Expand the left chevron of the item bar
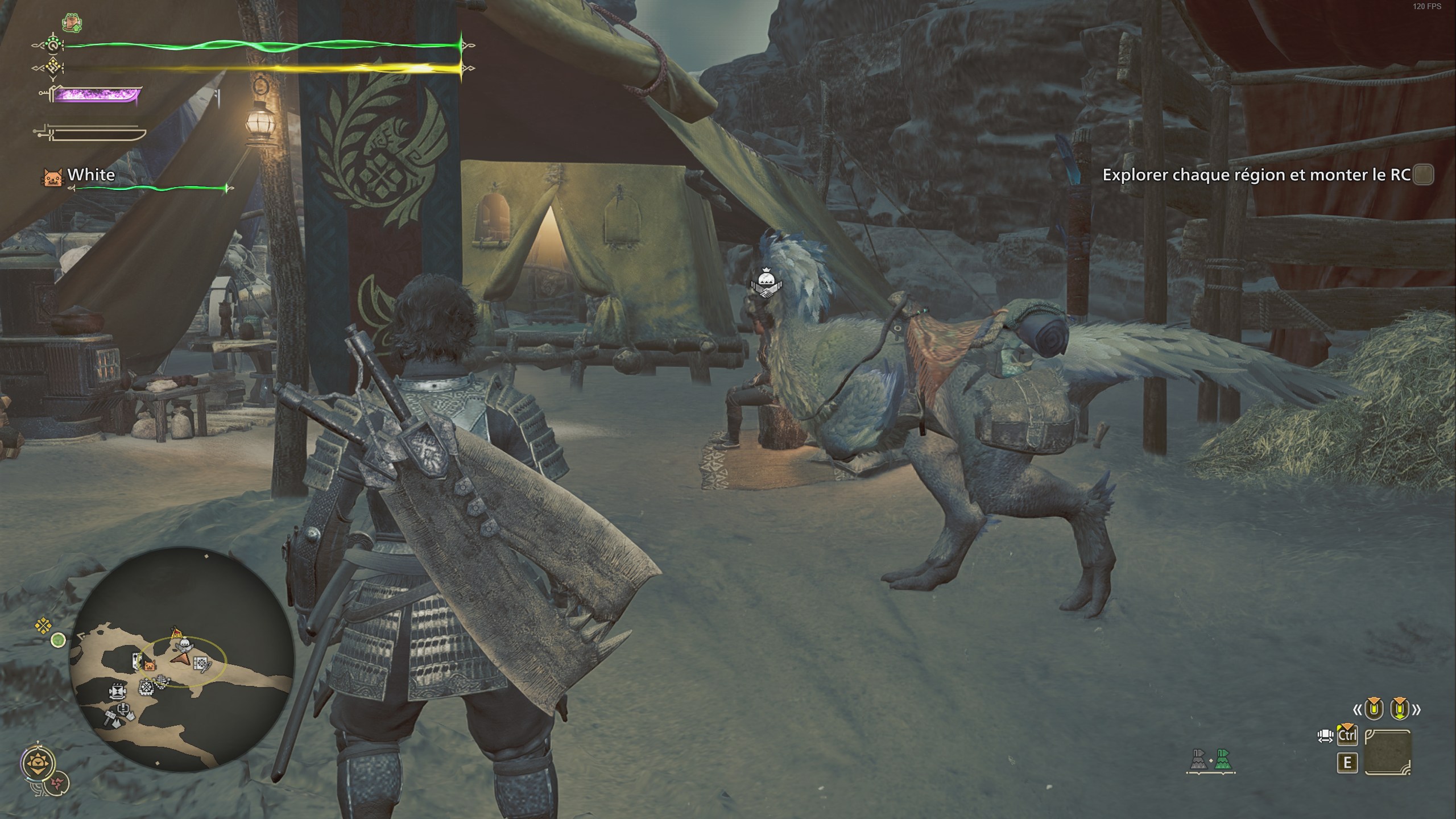 1358,710
